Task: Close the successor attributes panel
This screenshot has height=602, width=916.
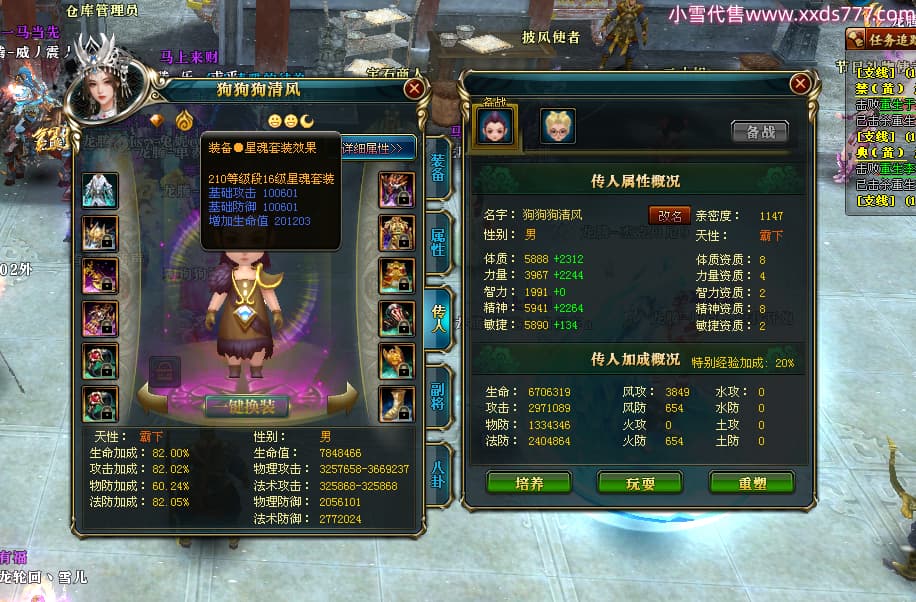Action: pyautogui.click(x=799, y=84)
